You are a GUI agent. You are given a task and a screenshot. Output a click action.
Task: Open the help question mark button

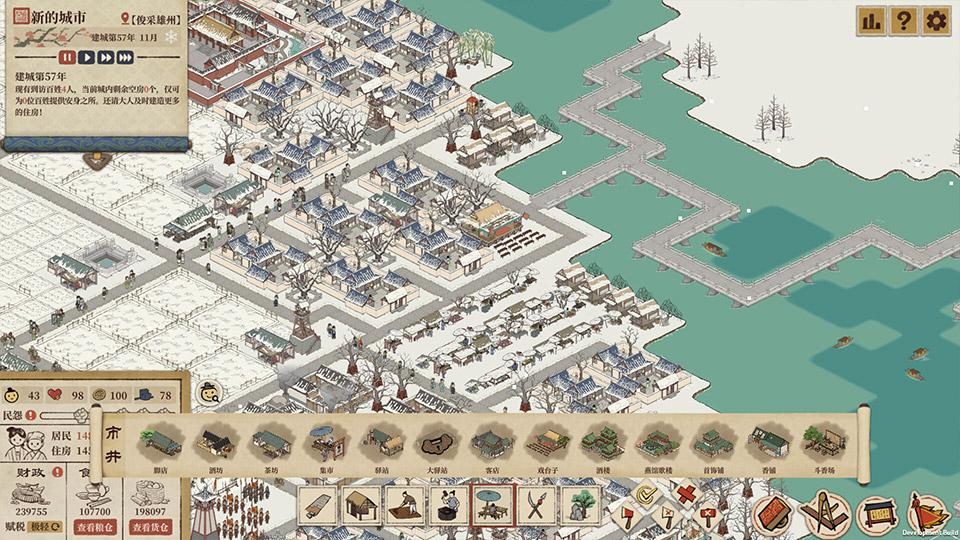point(903,20)
